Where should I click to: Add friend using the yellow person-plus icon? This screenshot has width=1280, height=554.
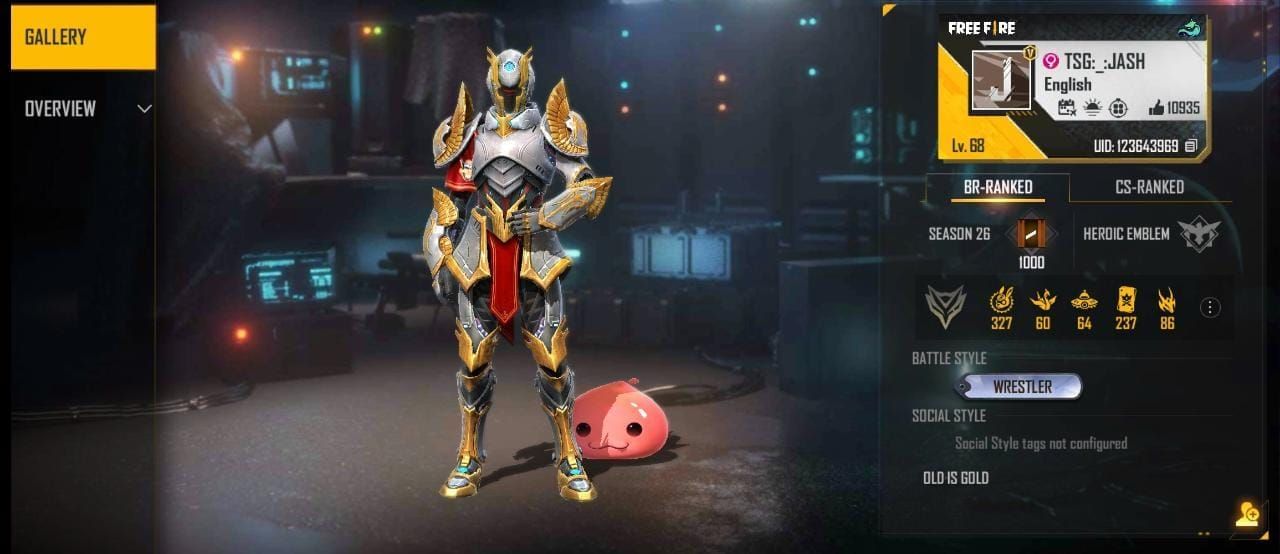[x=1247, y=515]
